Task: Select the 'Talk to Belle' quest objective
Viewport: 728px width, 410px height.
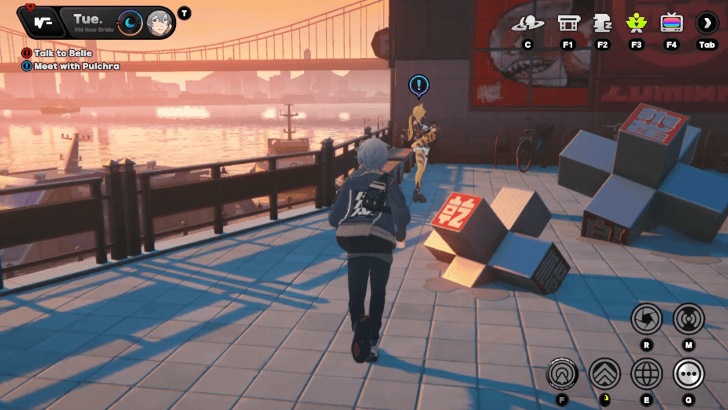Action: point(62,52)
